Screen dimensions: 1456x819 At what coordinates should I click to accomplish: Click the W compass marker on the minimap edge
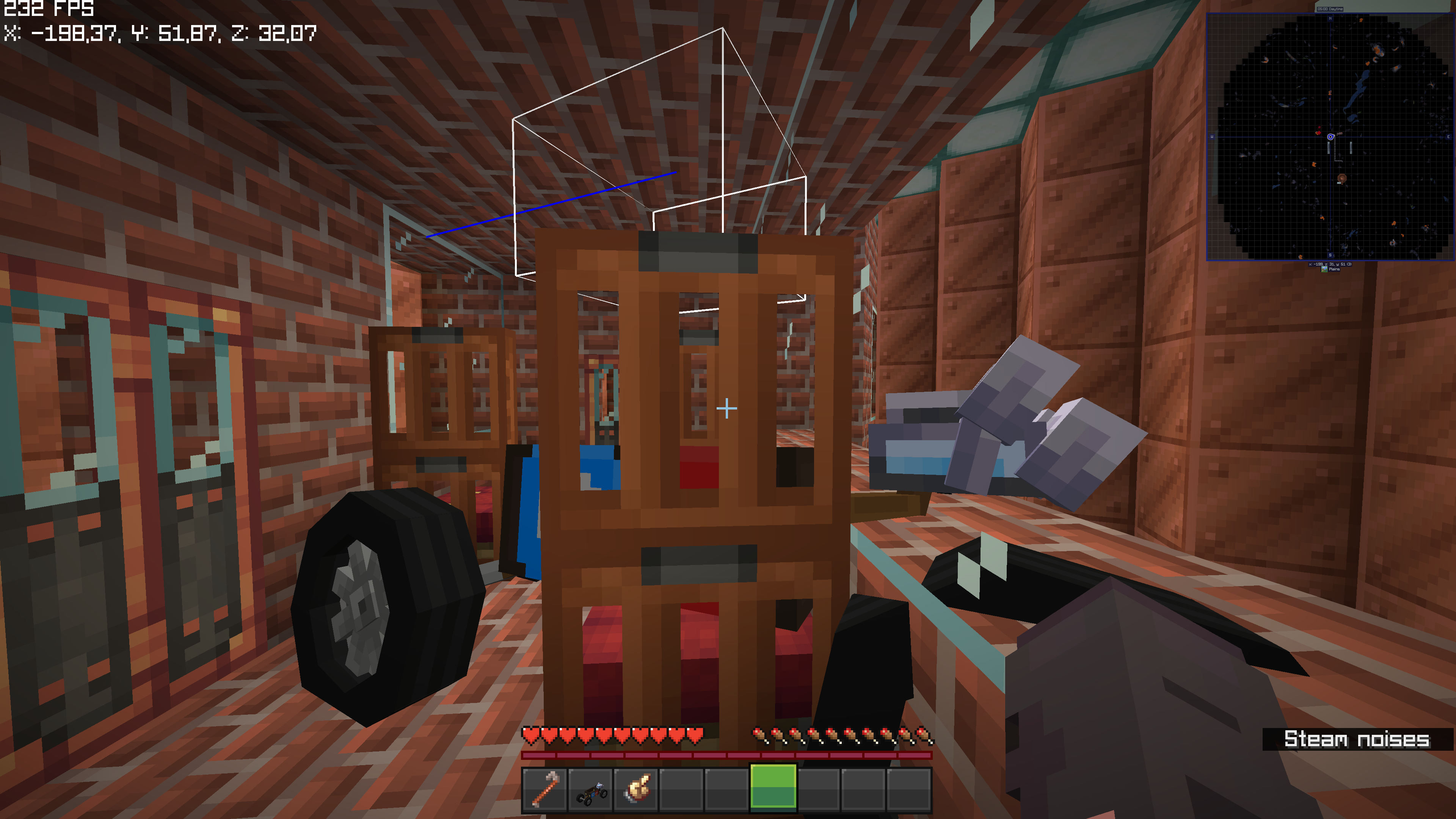[x=1212, y=137]
